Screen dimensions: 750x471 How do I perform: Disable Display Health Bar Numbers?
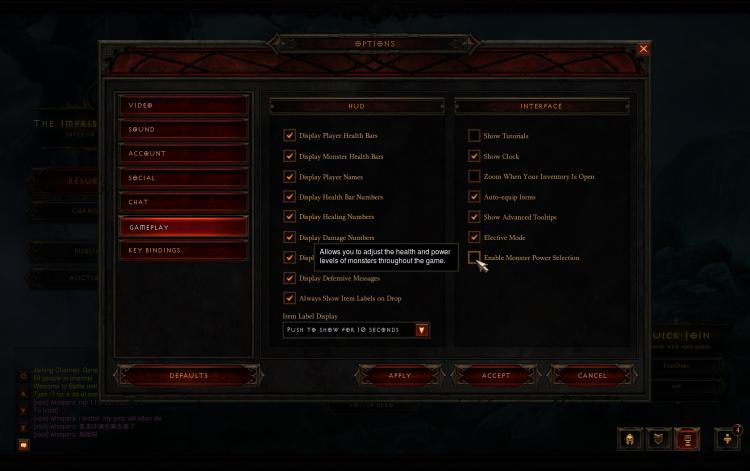pos(289,196)
